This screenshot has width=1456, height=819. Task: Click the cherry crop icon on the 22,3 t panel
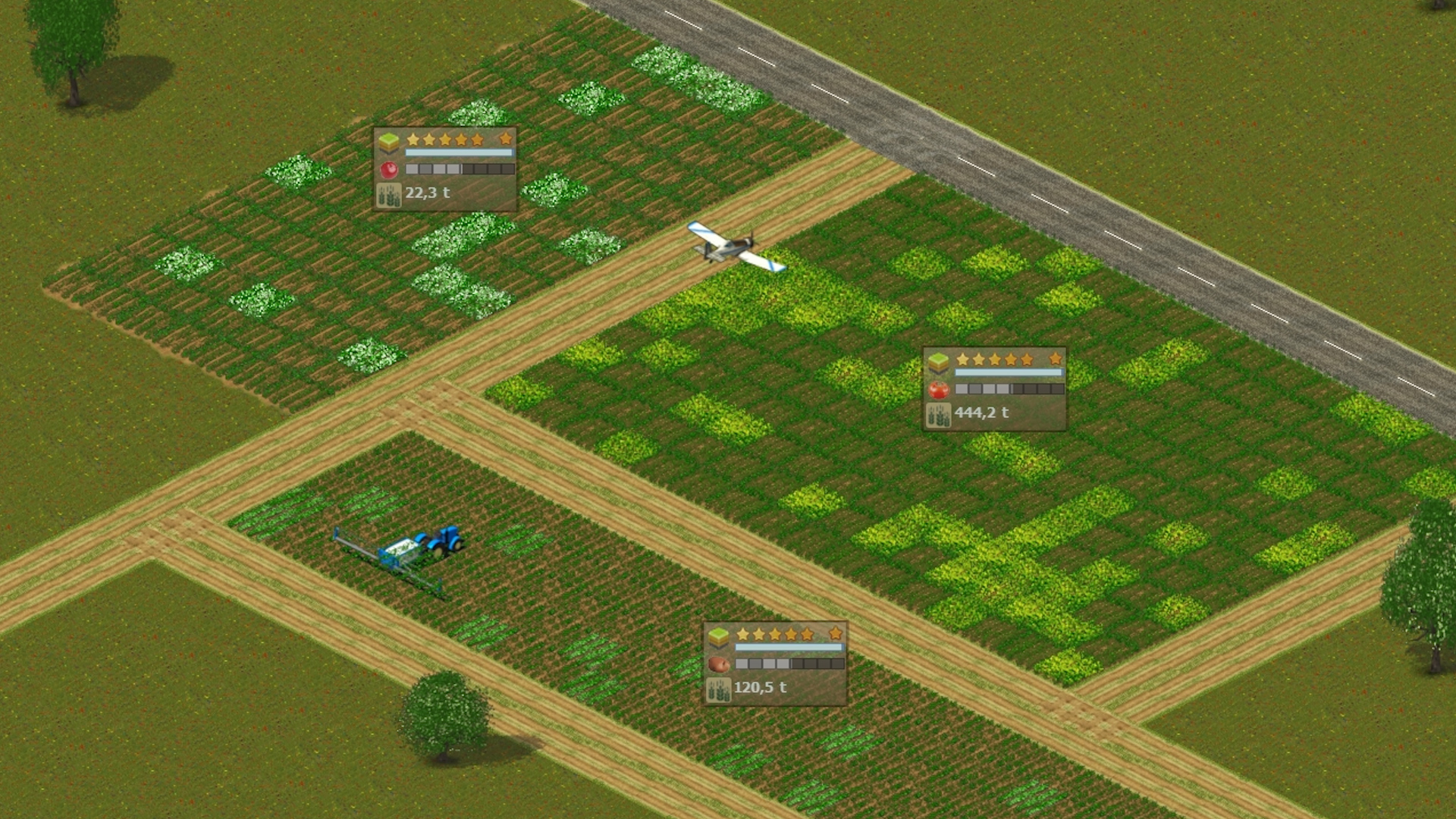pyautogui.click(x=388, y=168)
